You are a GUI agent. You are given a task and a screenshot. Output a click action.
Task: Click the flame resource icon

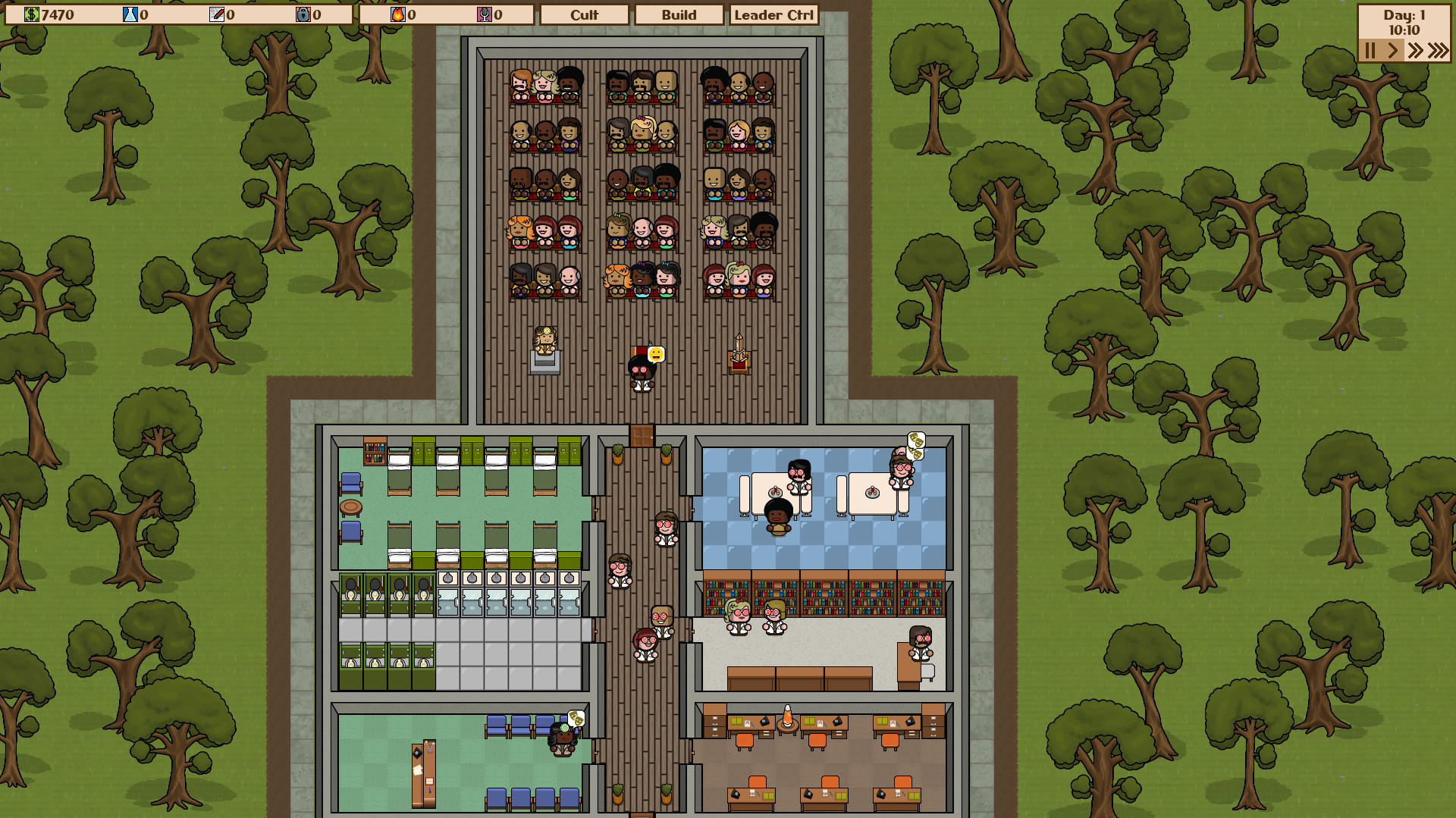coord(397,13)
